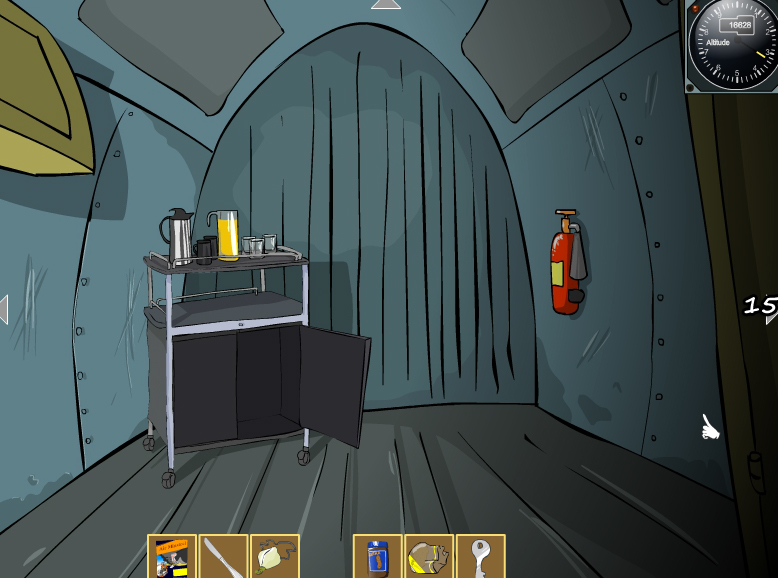Pick the butter knife inventory slot
Image resolution: width=778 pixels, height=578 pixels.
[x=223, y=557]
